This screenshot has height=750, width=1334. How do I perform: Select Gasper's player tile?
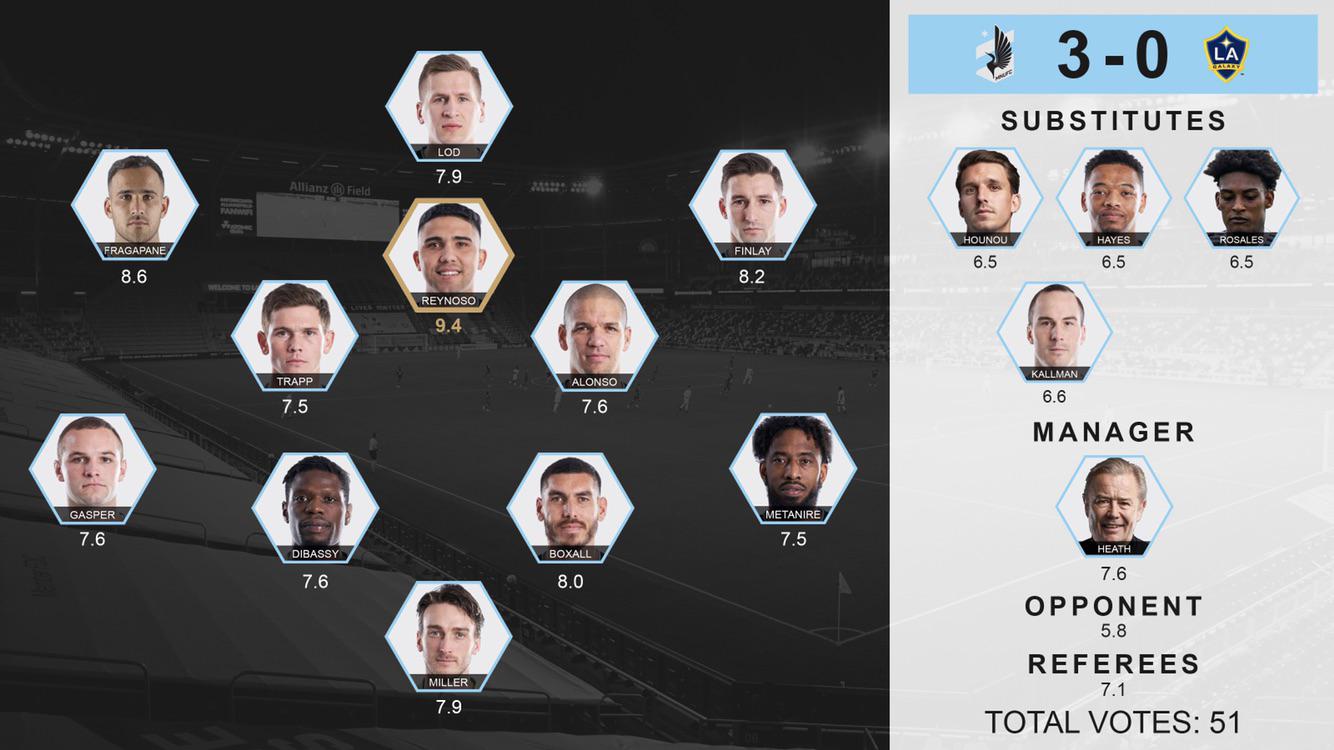(93, 468)
